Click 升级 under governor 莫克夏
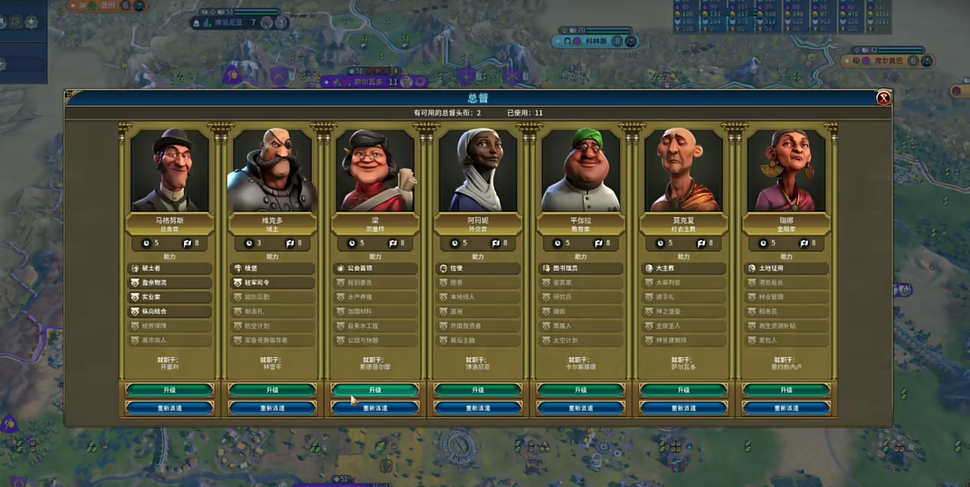Screen dimensions: 970x487 684,390
